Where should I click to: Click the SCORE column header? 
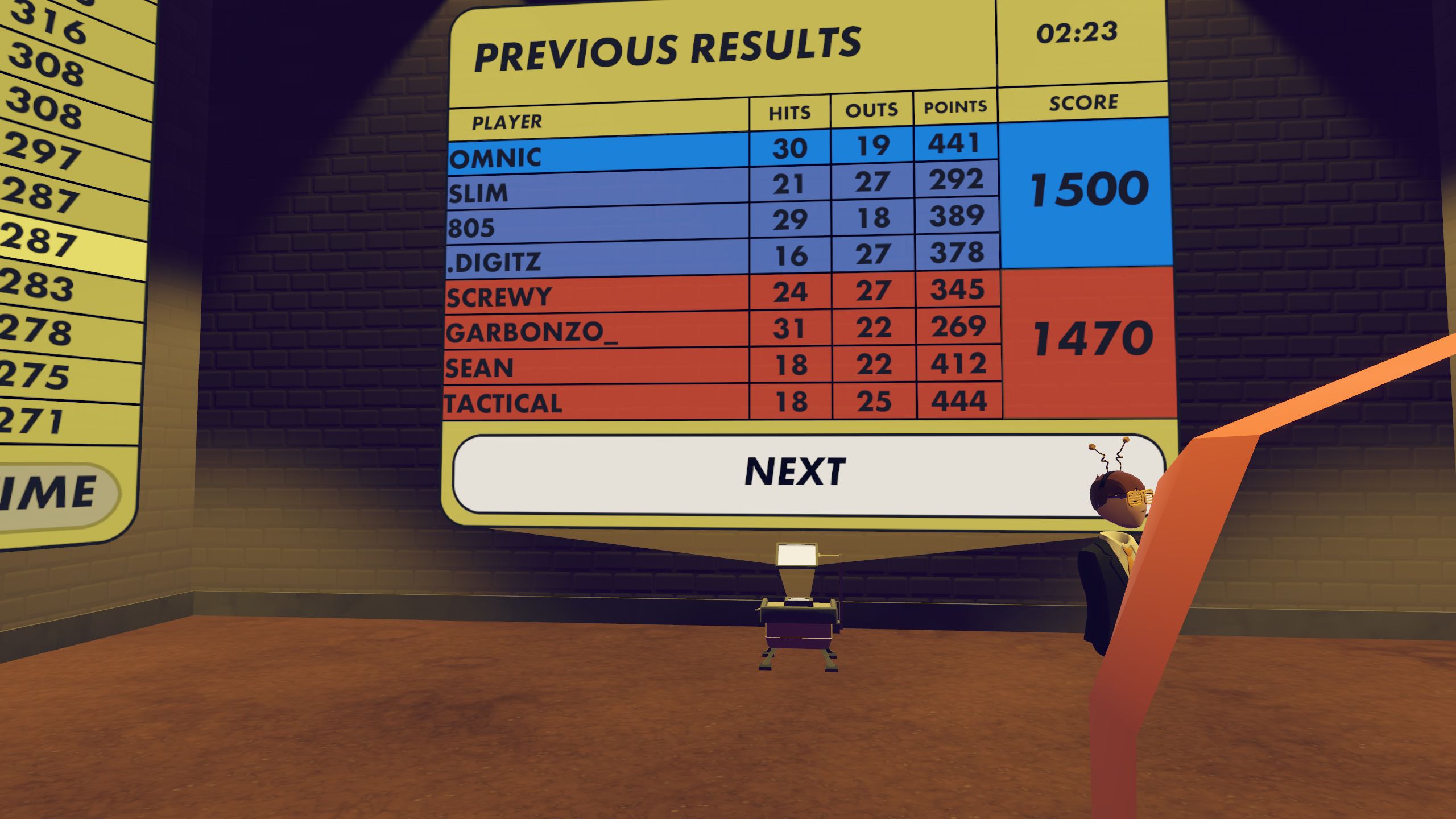1082,101
